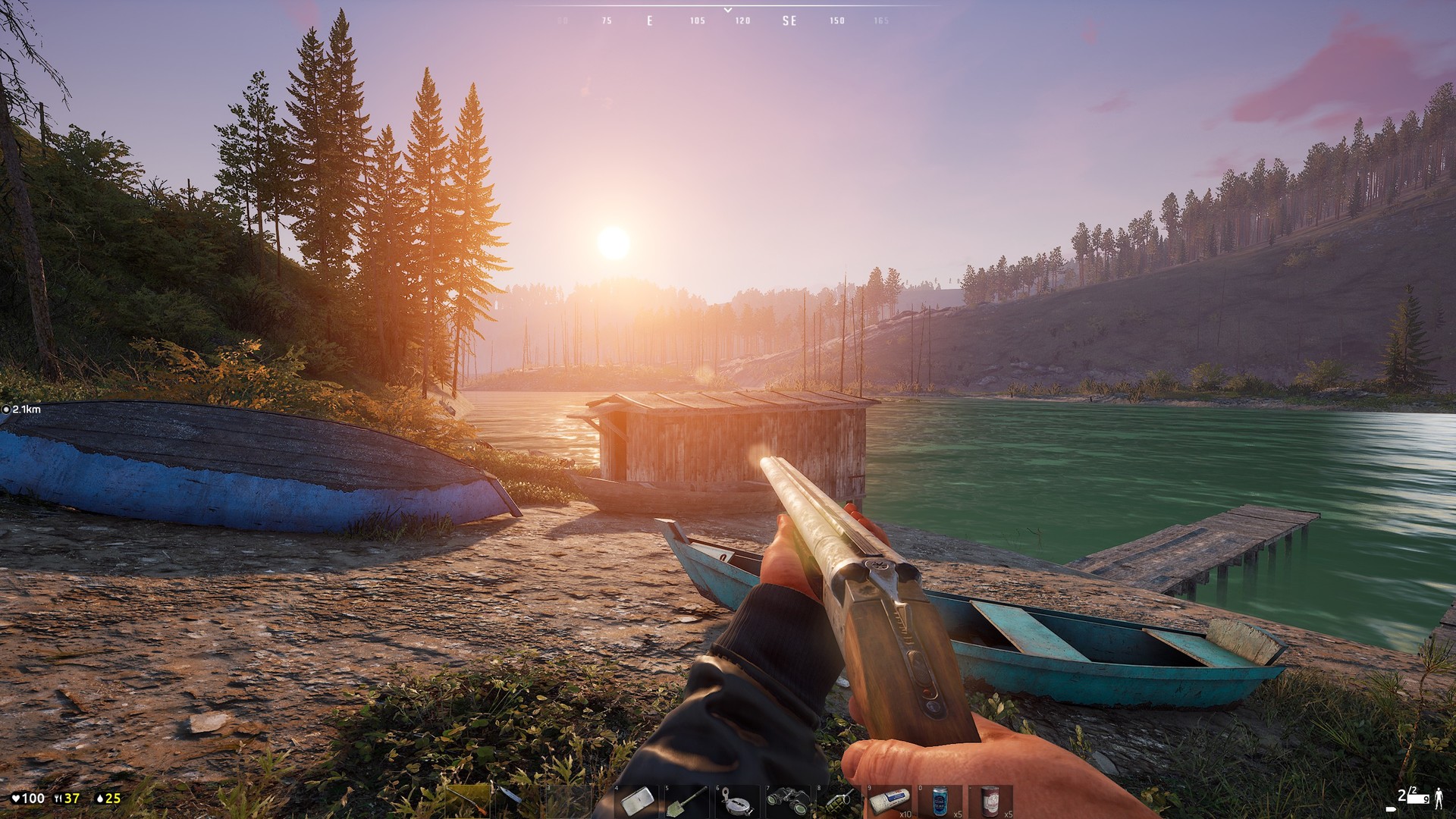Click the bandage stack x10 in slot 9
The image size is (1456, 819).
point(891,800)
